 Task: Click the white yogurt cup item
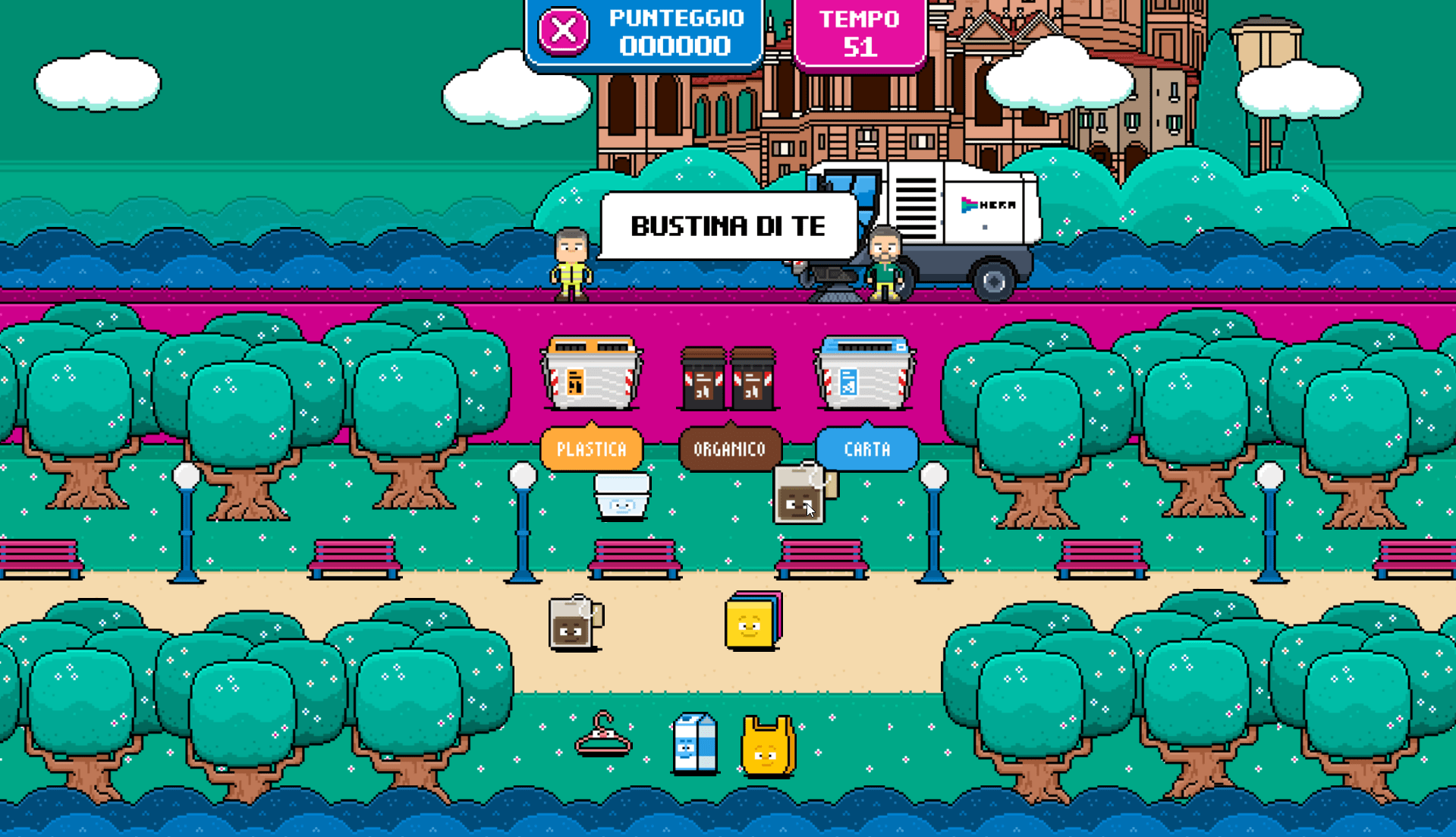(621, 497)
